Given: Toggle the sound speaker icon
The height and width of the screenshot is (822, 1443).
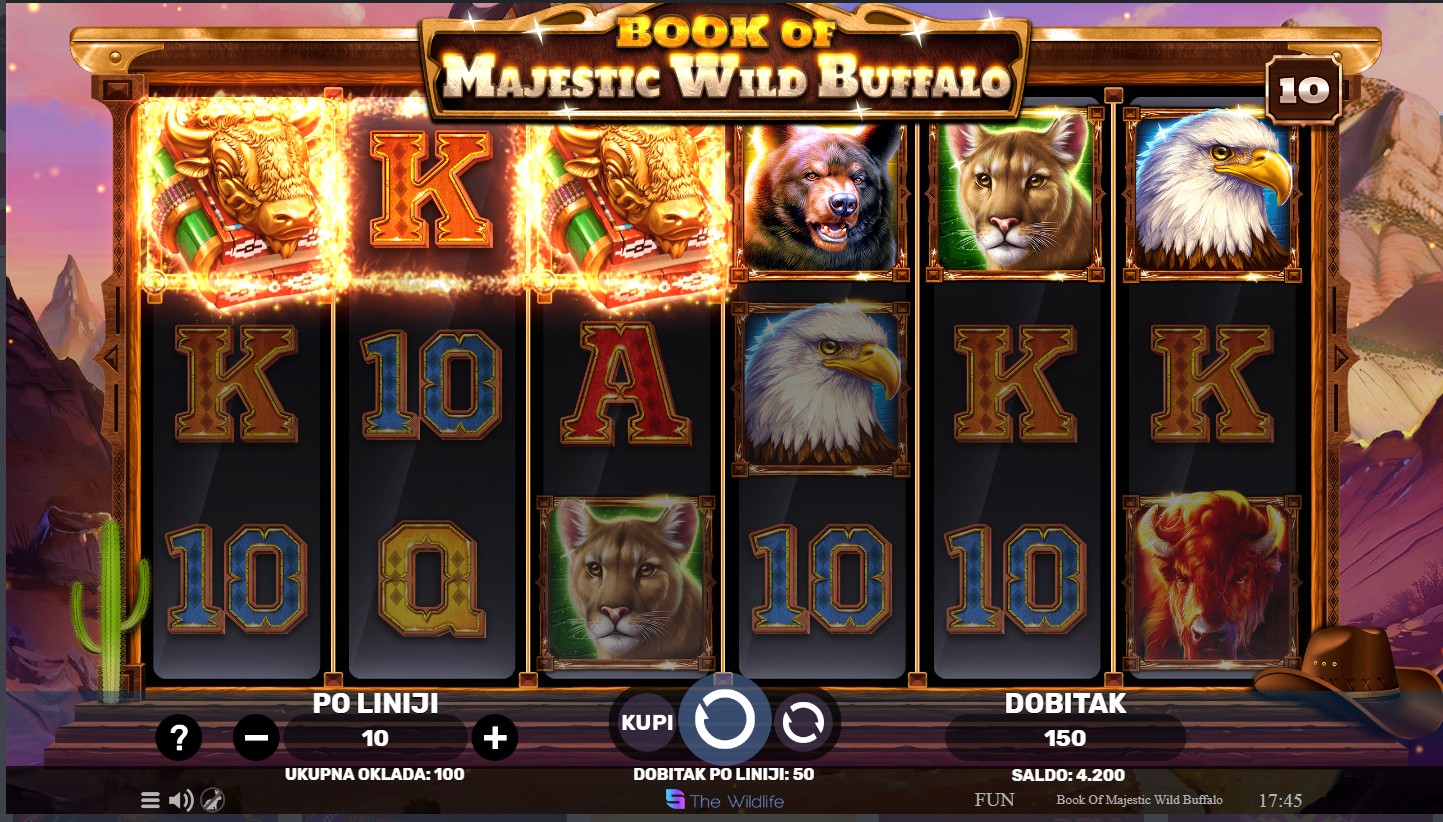Looking at the screenshot, I should coord(181,800).
